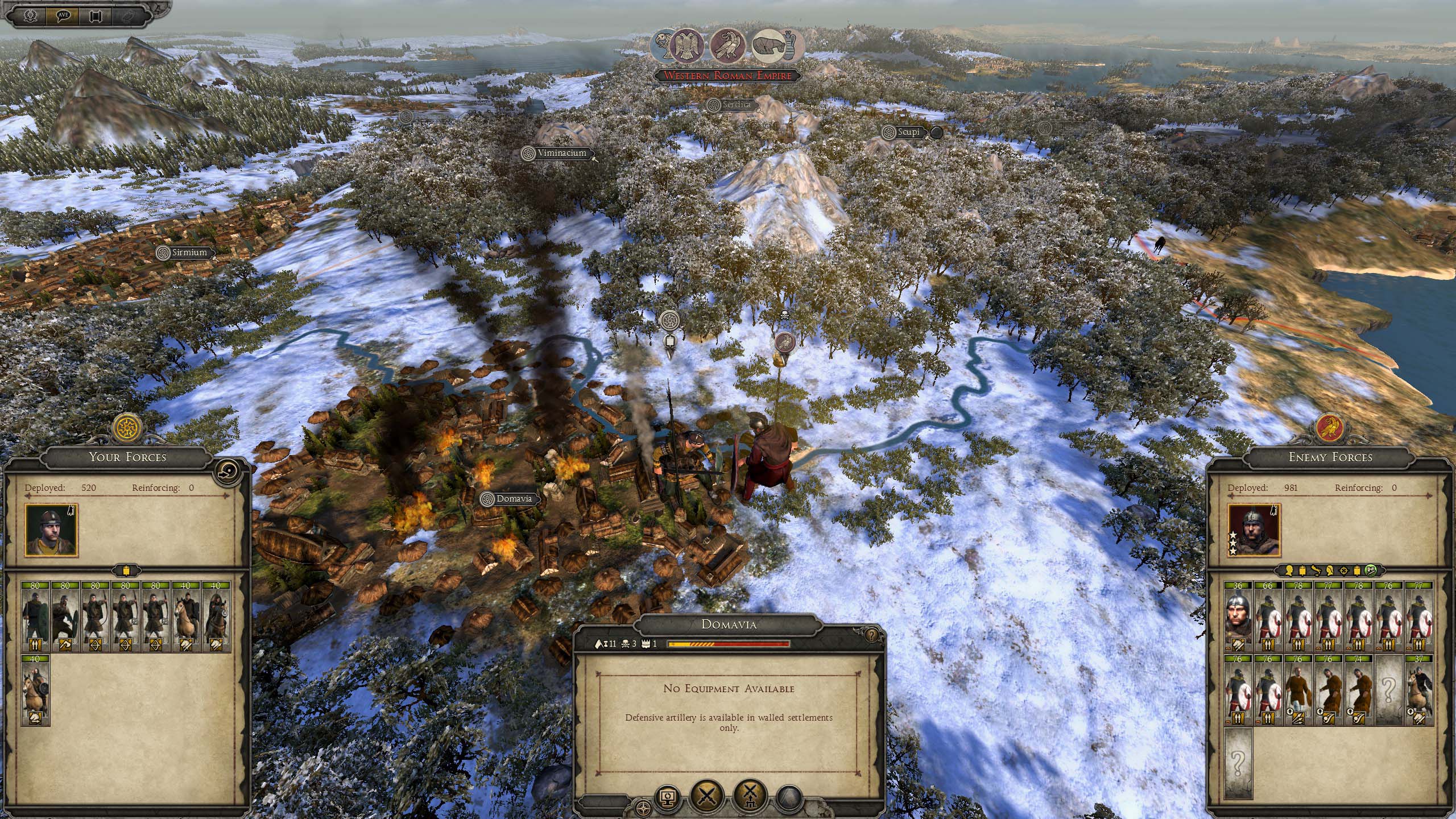The height and width of the screenshot is (819, 1456).
Task: Click the crossed swords fight battle button
Action: (706, 795)
